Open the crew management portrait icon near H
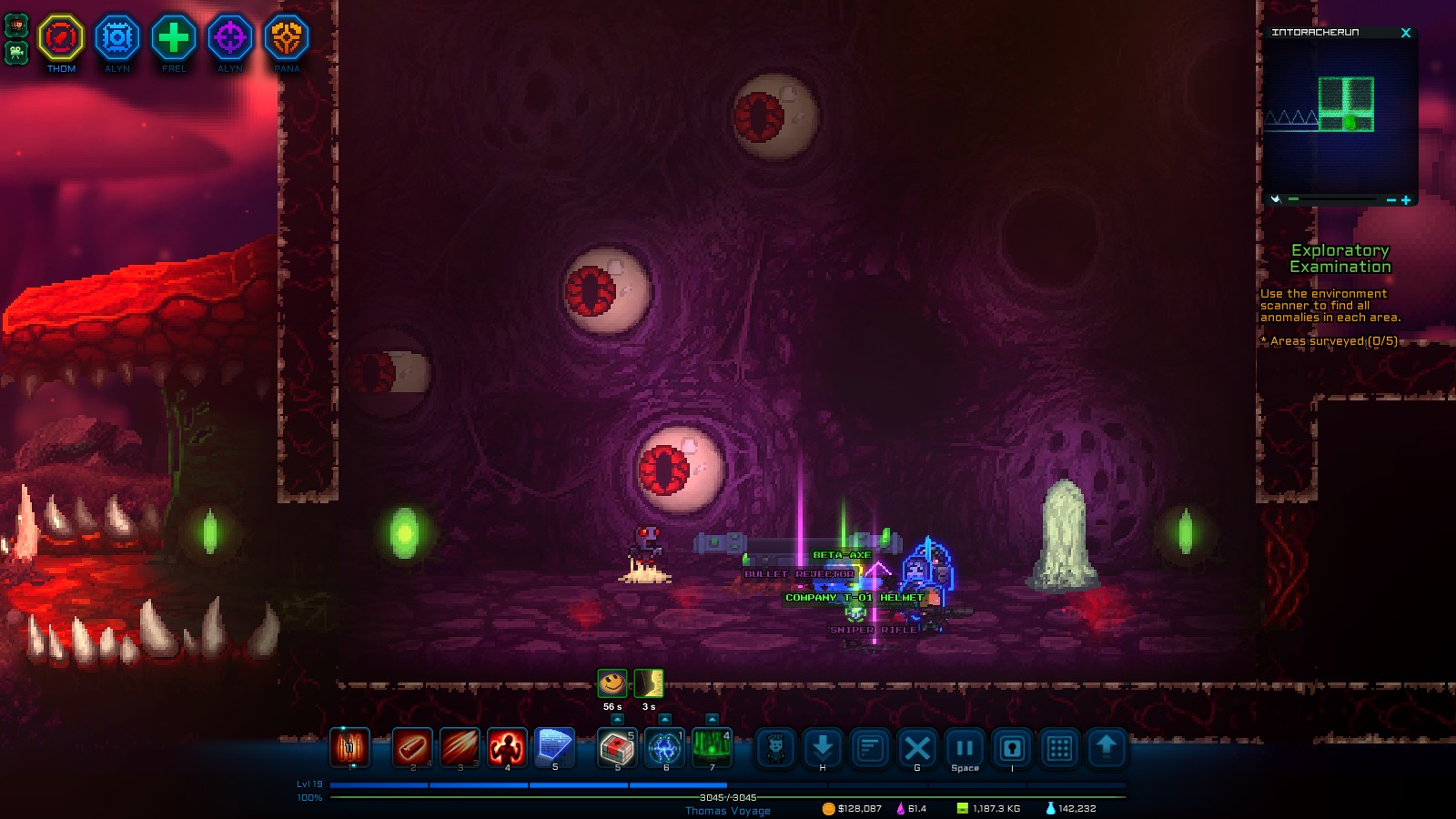 click(775, 749)
